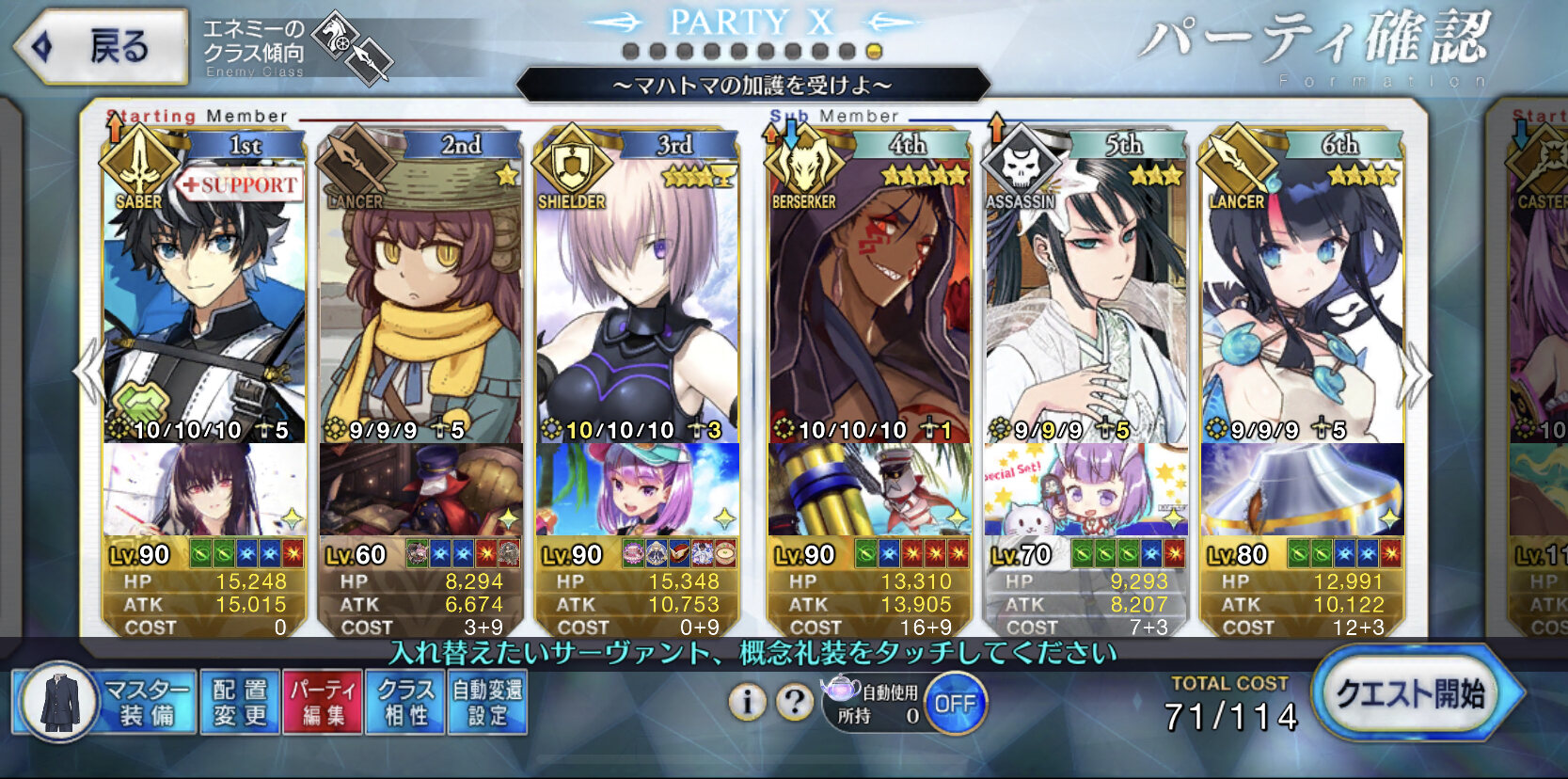
Task: Select the 4th slot Berserker servant card
Action: click(870, 301)
